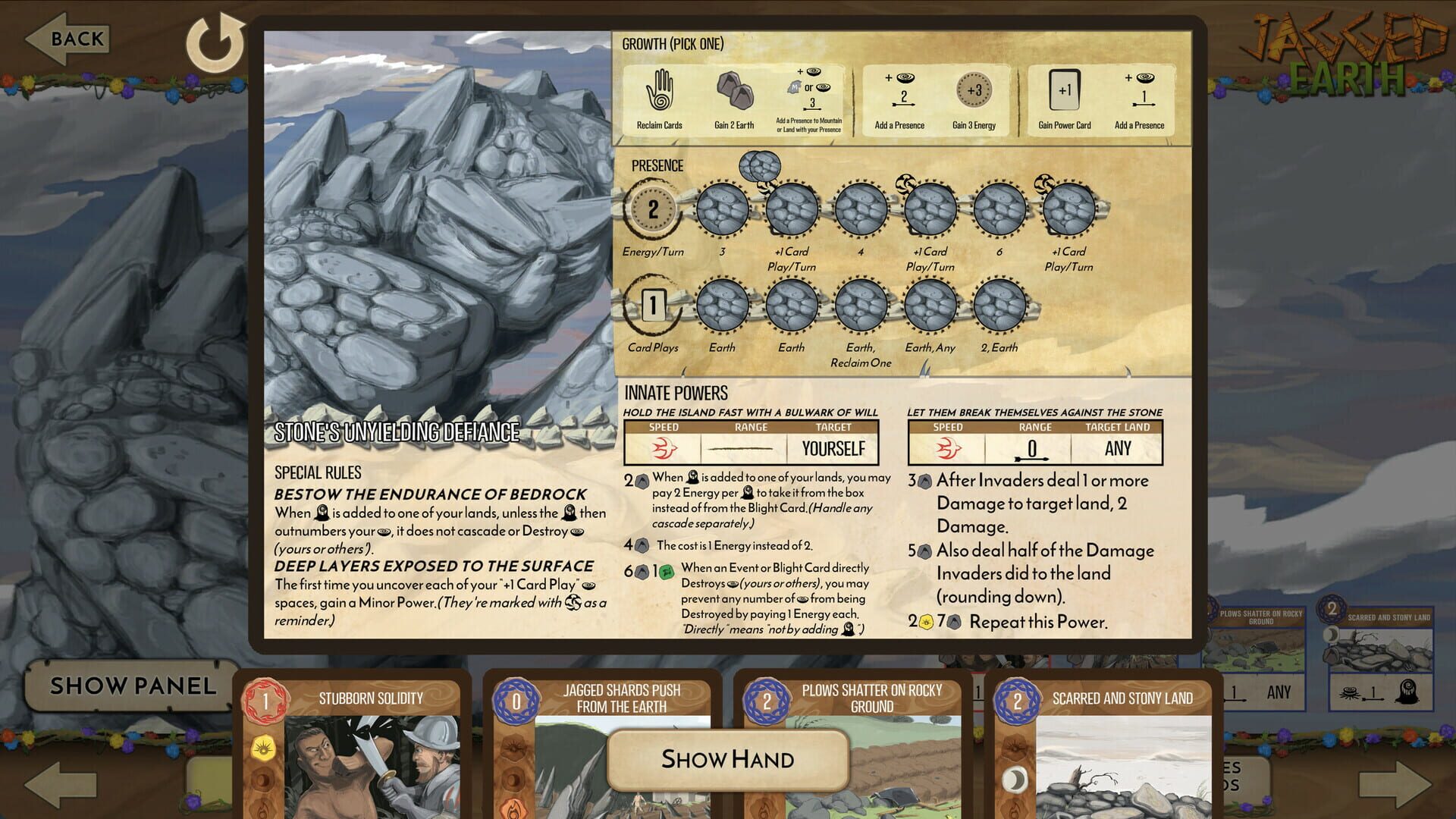Select the Reclaim Cards growth icon
Viewport: 1456px width, 819px height.
[661, 91]
